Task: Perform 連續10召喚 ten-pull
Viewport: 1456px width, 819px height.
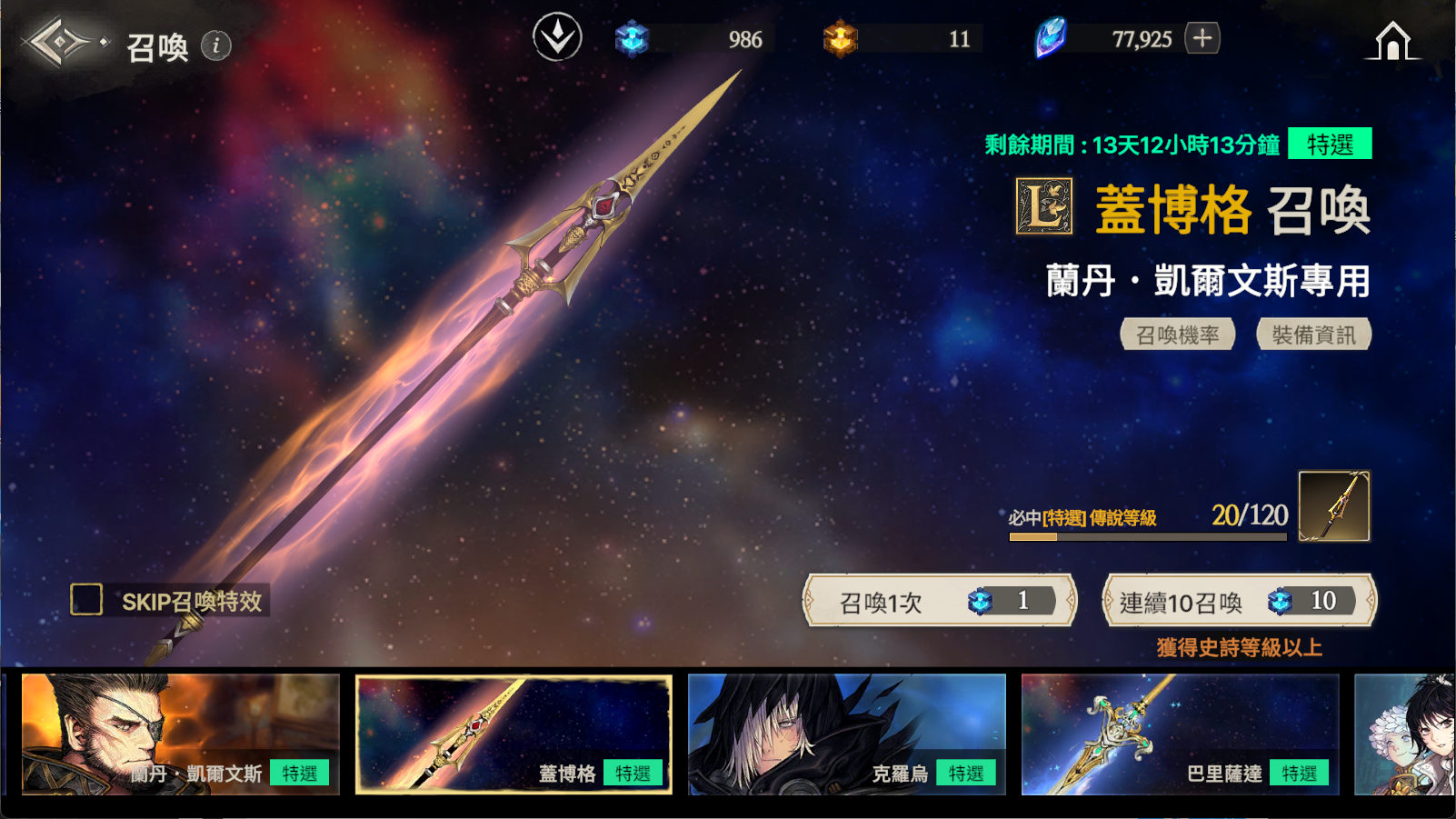Action: coord(1239,601)
